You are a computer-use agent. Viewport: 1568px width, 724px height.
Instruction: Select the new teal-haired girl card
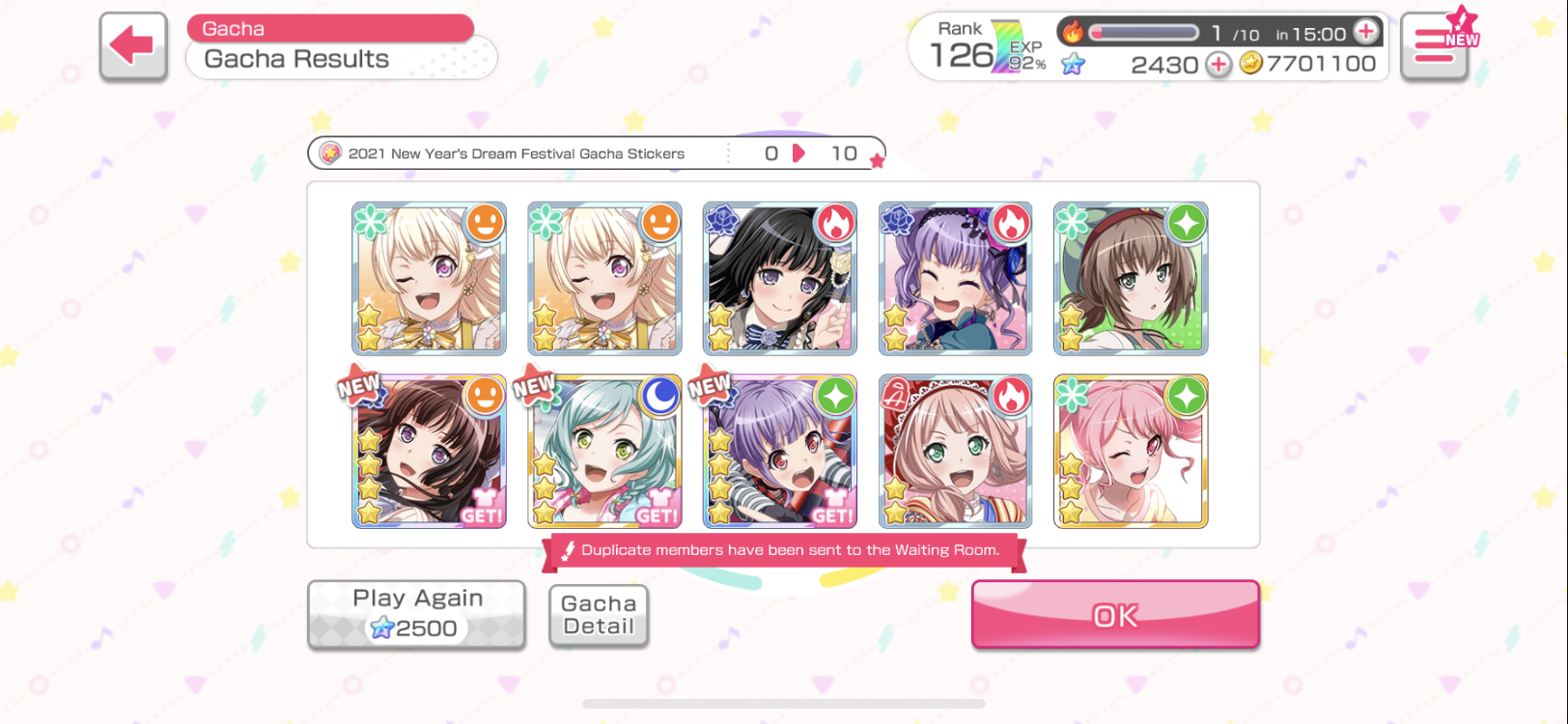pyautogui.click(x=604, y=452)
